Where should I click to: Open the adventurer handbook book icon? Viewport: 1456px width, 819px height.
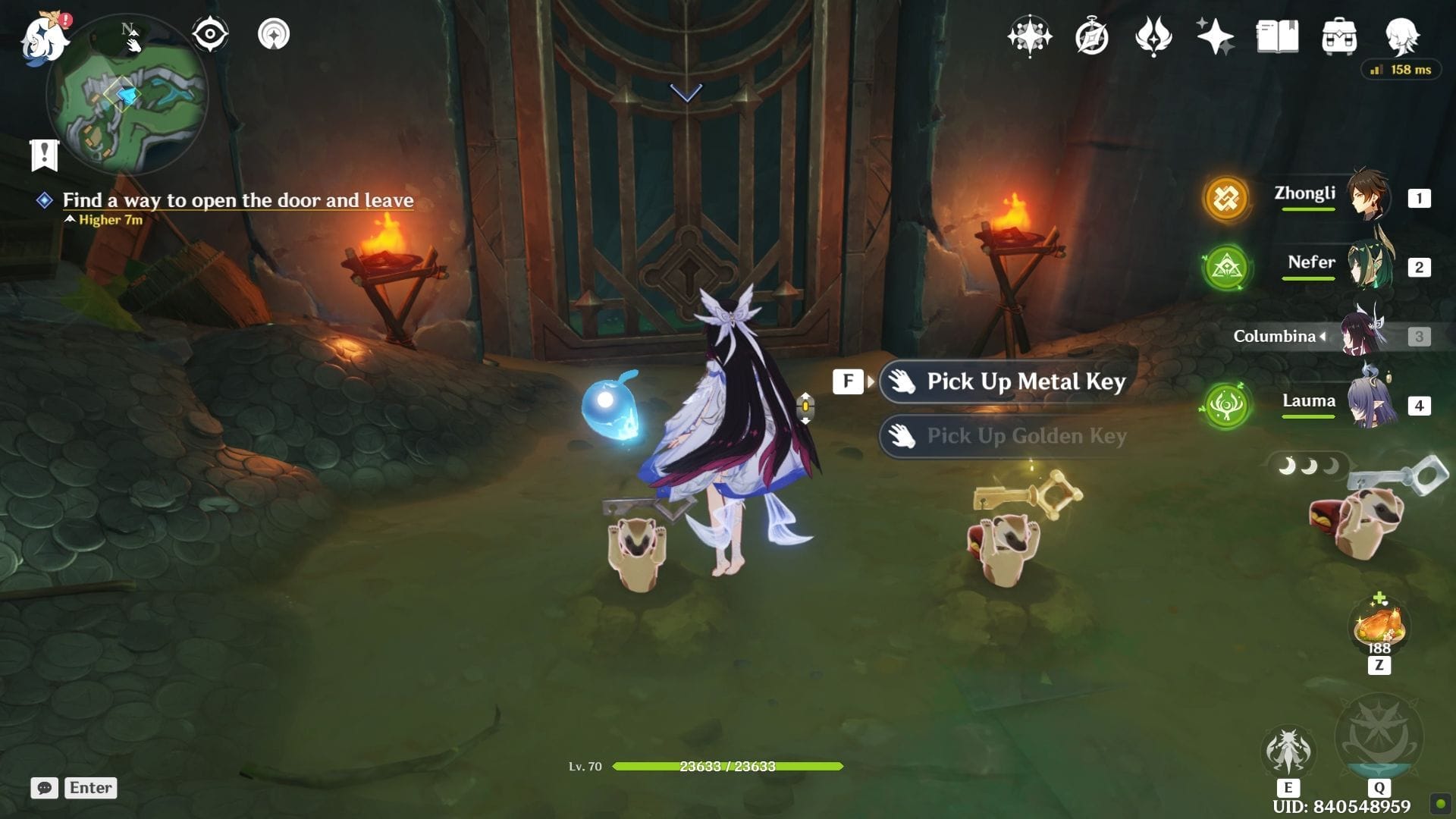pos(1277,36)
